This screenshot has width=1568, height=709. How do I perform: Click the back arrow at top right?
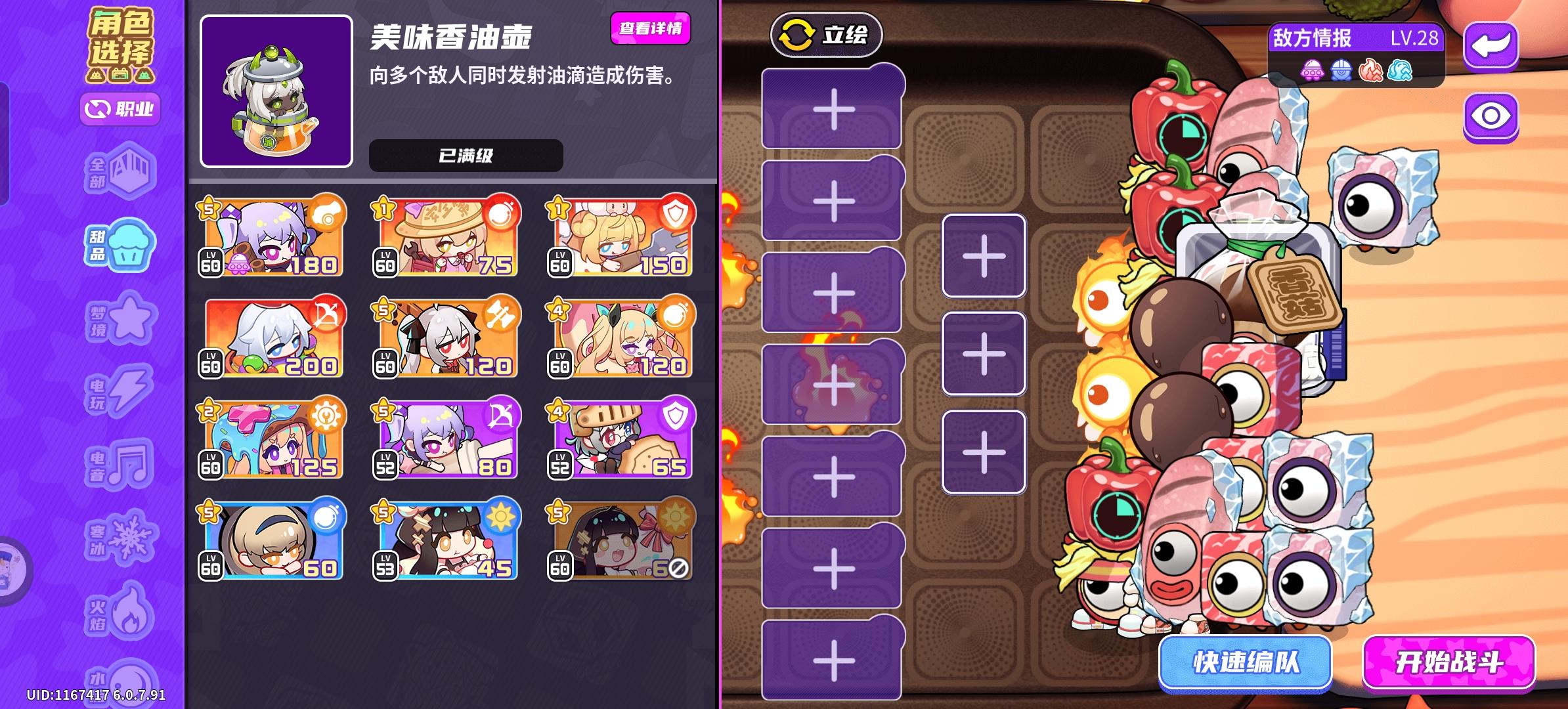[1491, 46]
